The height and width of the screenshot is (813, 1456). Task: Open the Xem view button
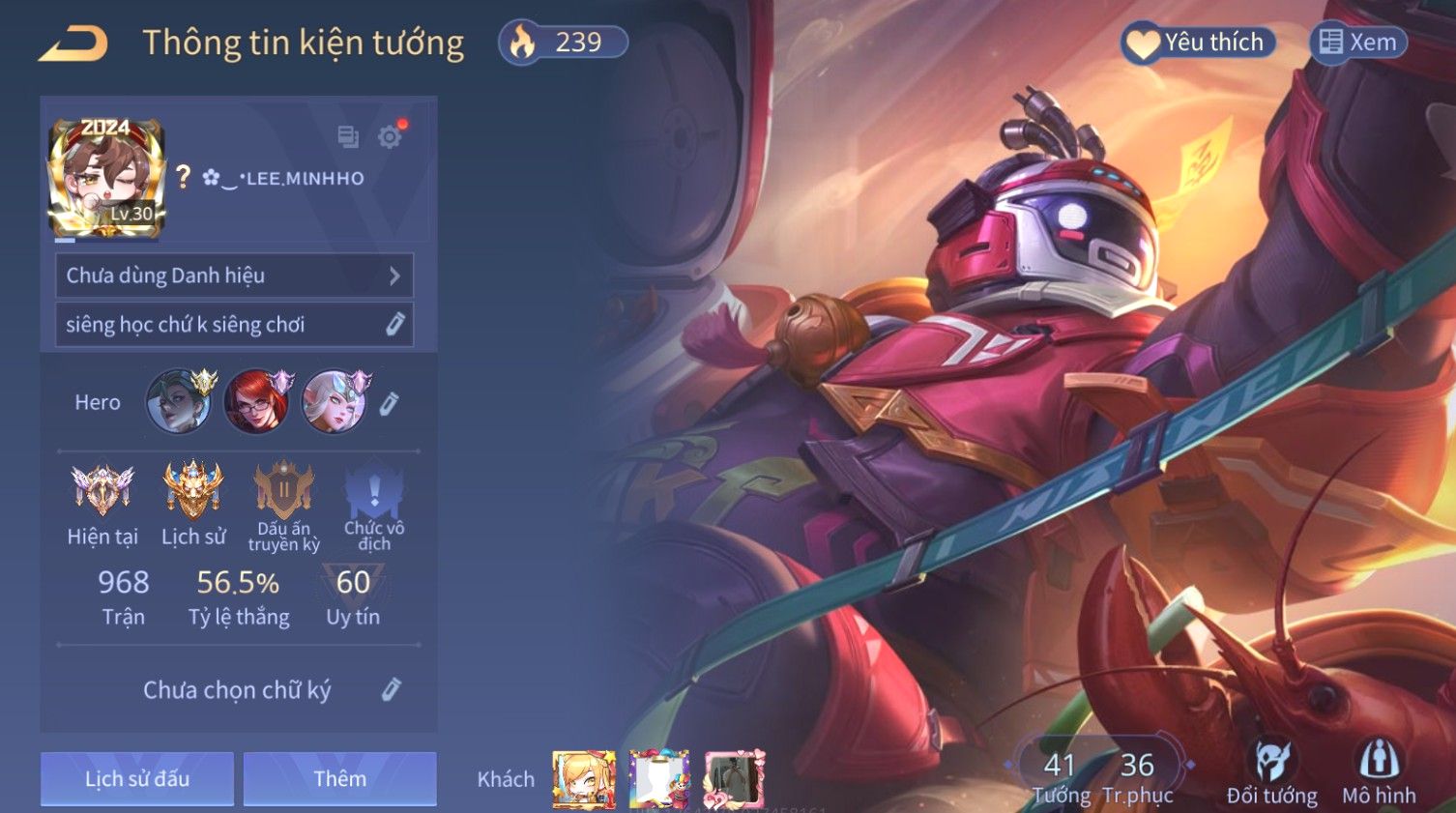click(x=1358, y=43)
